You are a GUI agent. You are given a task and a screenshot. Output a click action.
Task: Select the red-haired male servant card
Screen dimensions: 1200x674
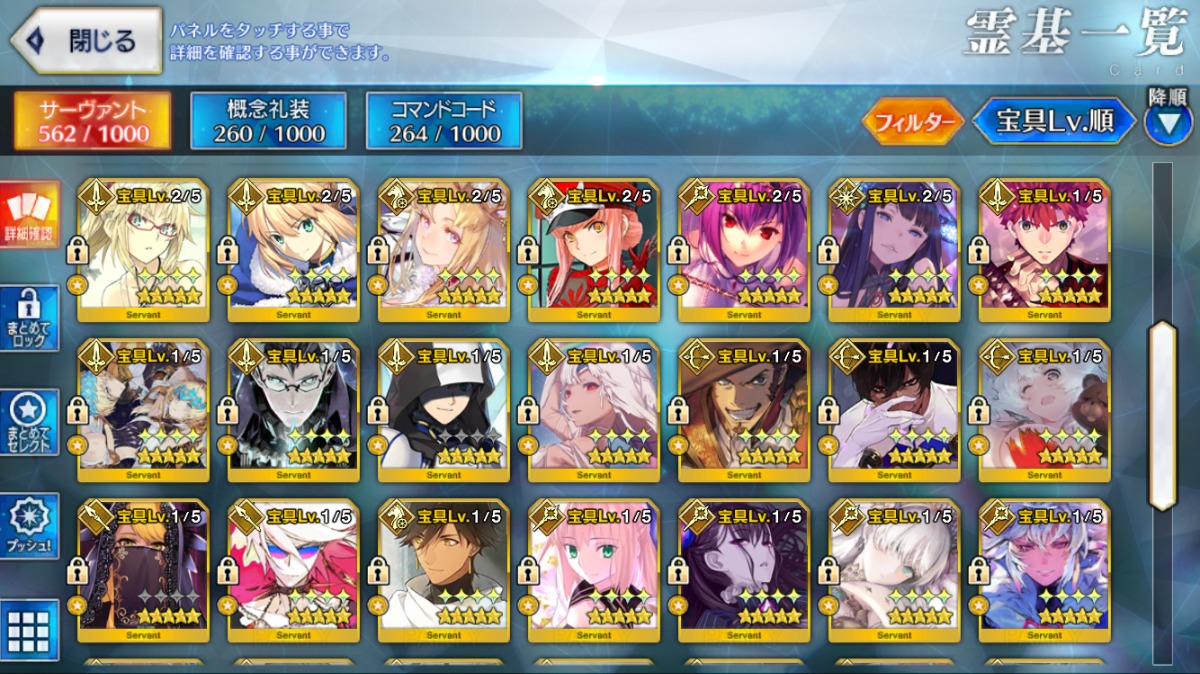[x=1044, y=250]
